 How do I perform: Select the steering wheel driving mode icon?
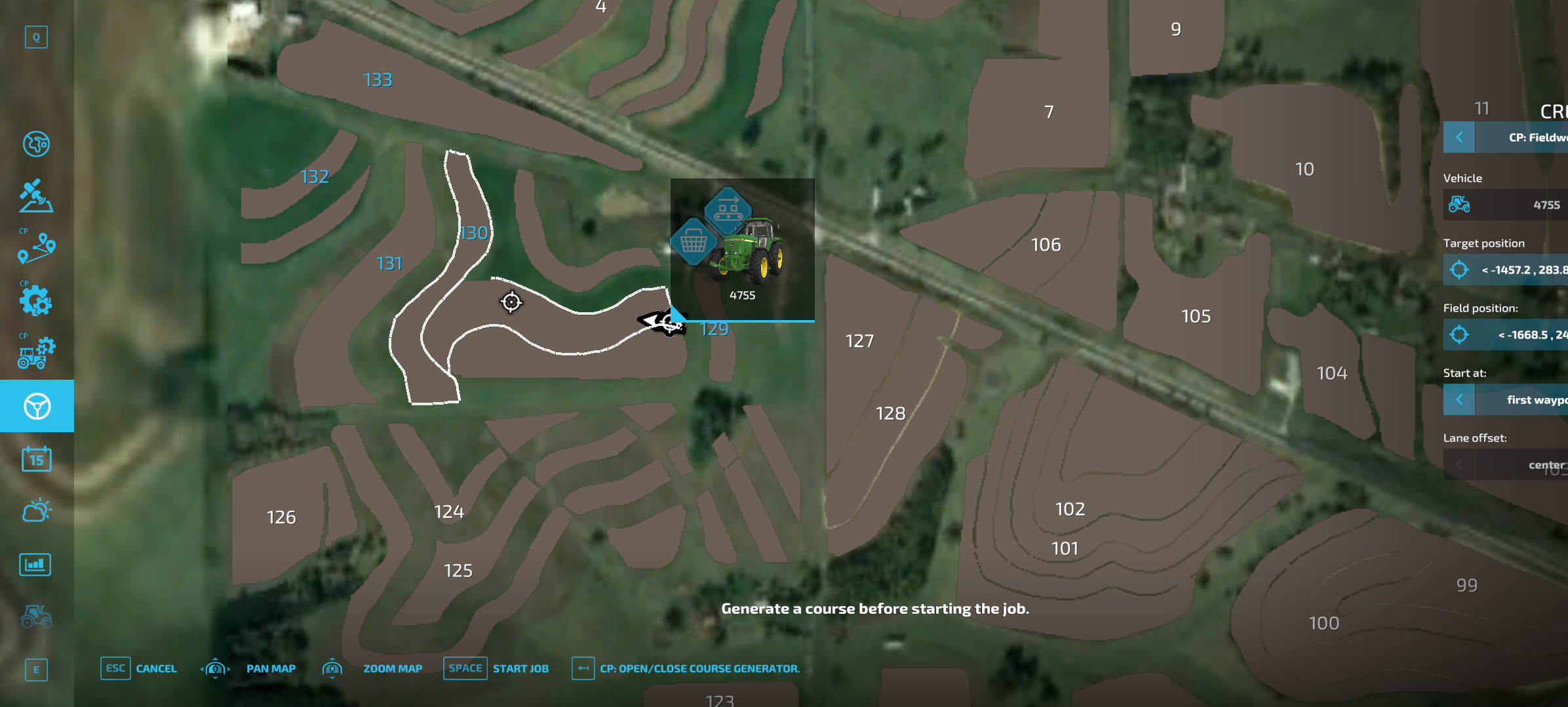[37, 405]
